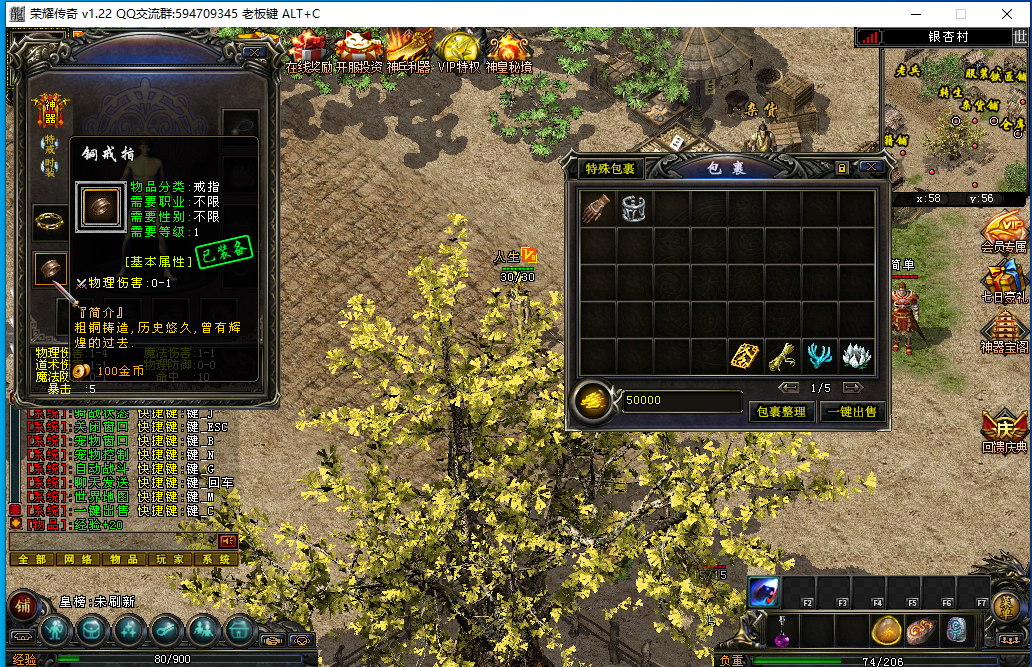Select the silver bracelet item in bag

634,208
